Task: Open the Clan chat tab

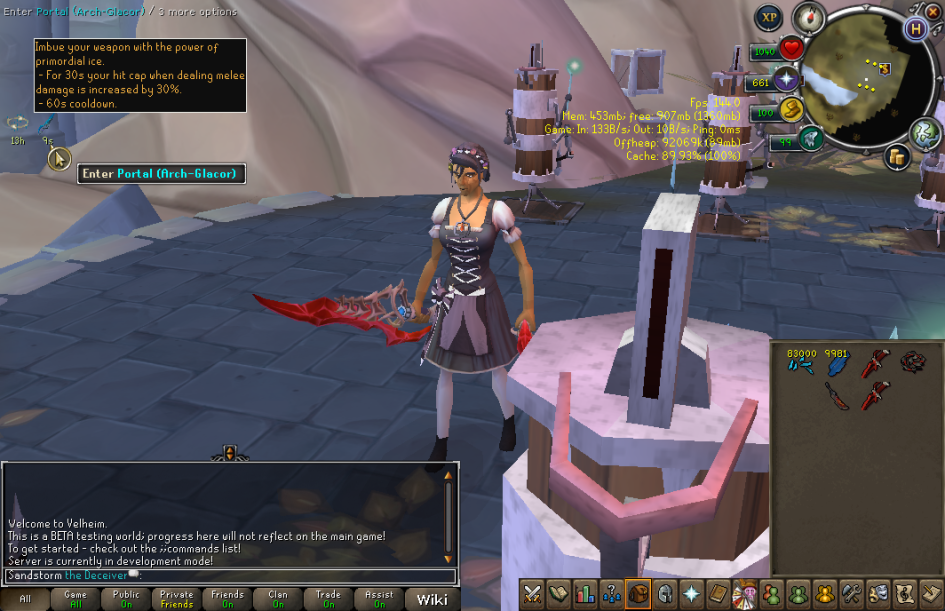Action: [x=277, y=599]
